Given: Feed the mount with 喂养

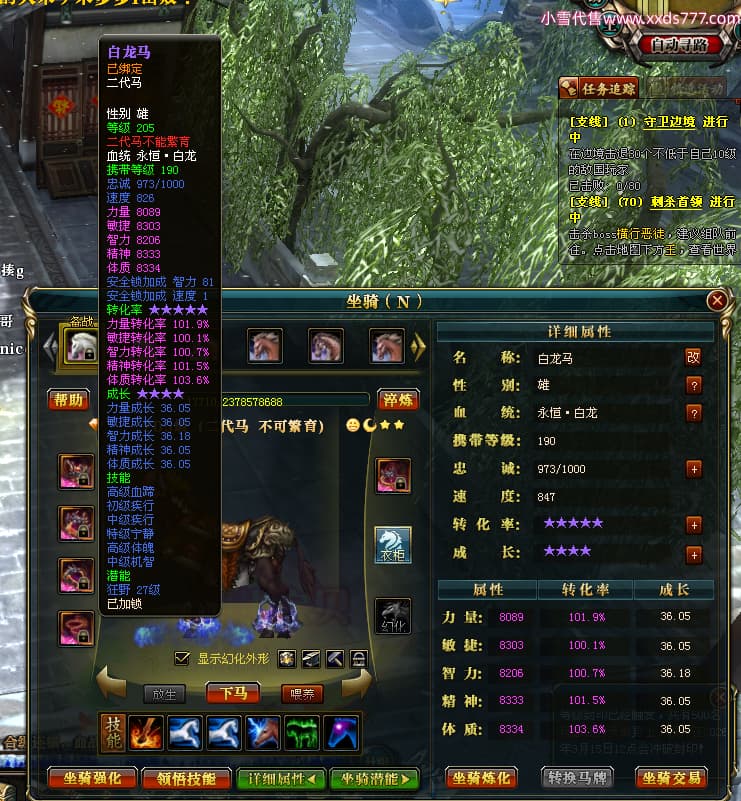Looking at the screenshot, I should [302, 693].
